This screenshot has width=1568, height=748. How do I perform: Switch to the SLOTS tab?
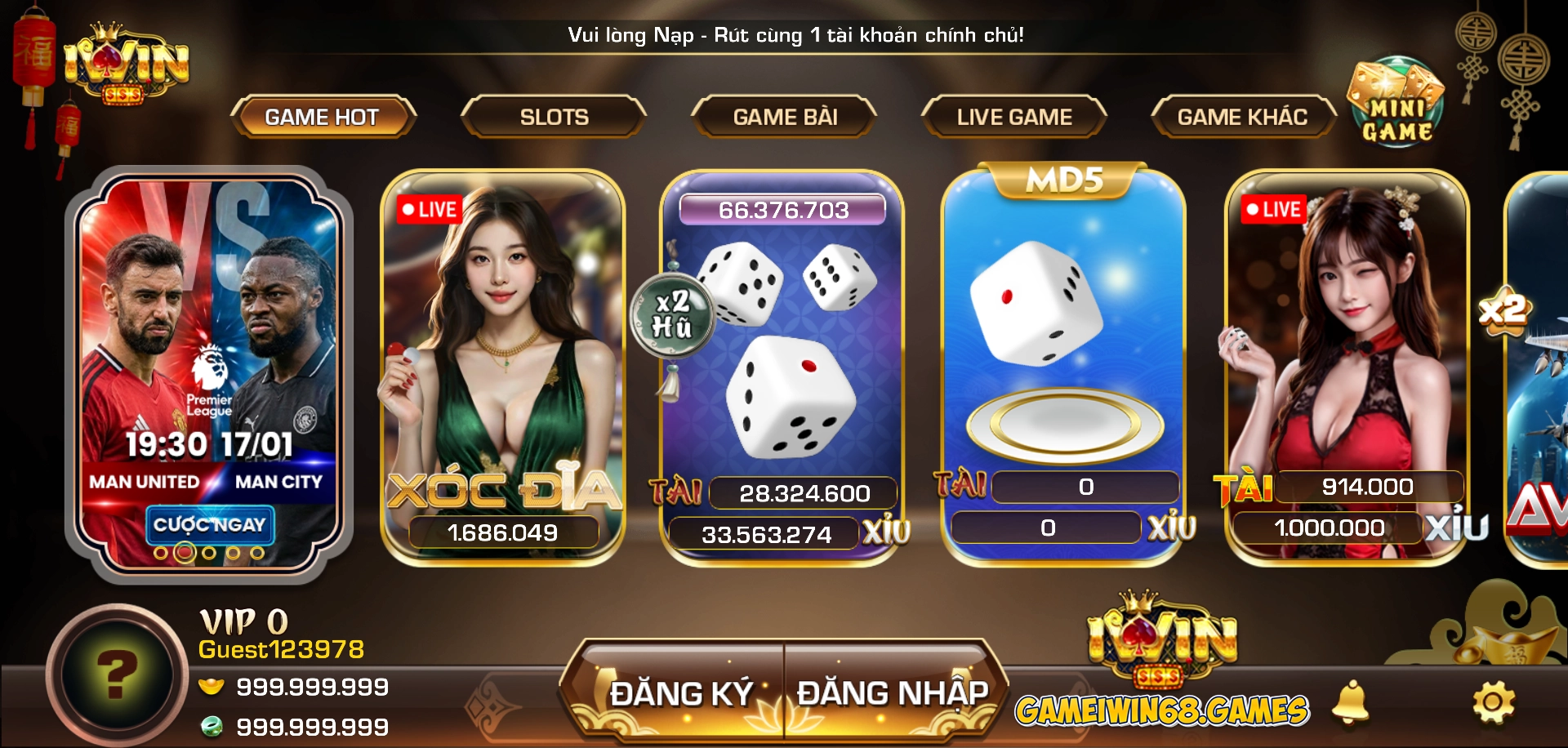click(554, 116)
